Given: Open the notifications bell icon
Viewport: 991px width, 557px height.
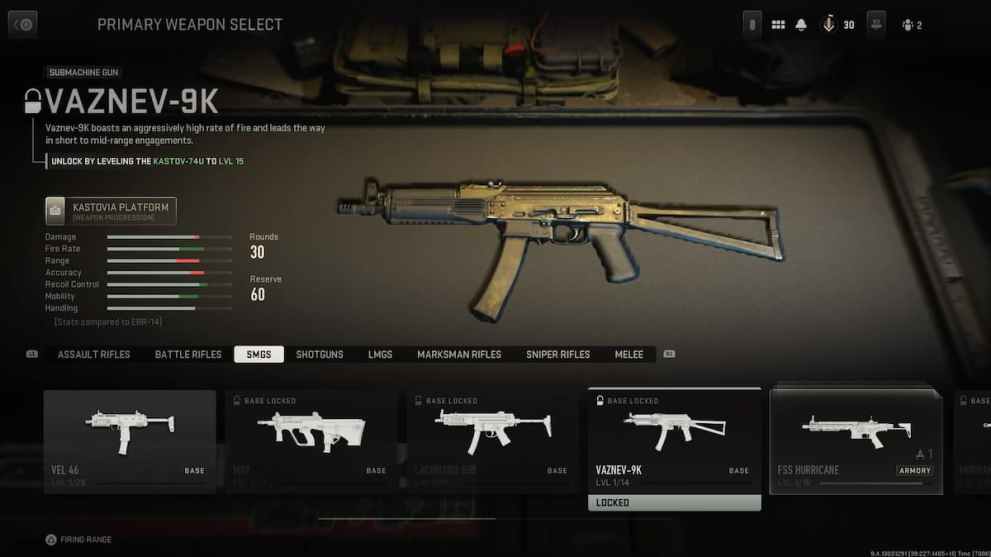Looking at the screenshot, I should pos(801,25).
